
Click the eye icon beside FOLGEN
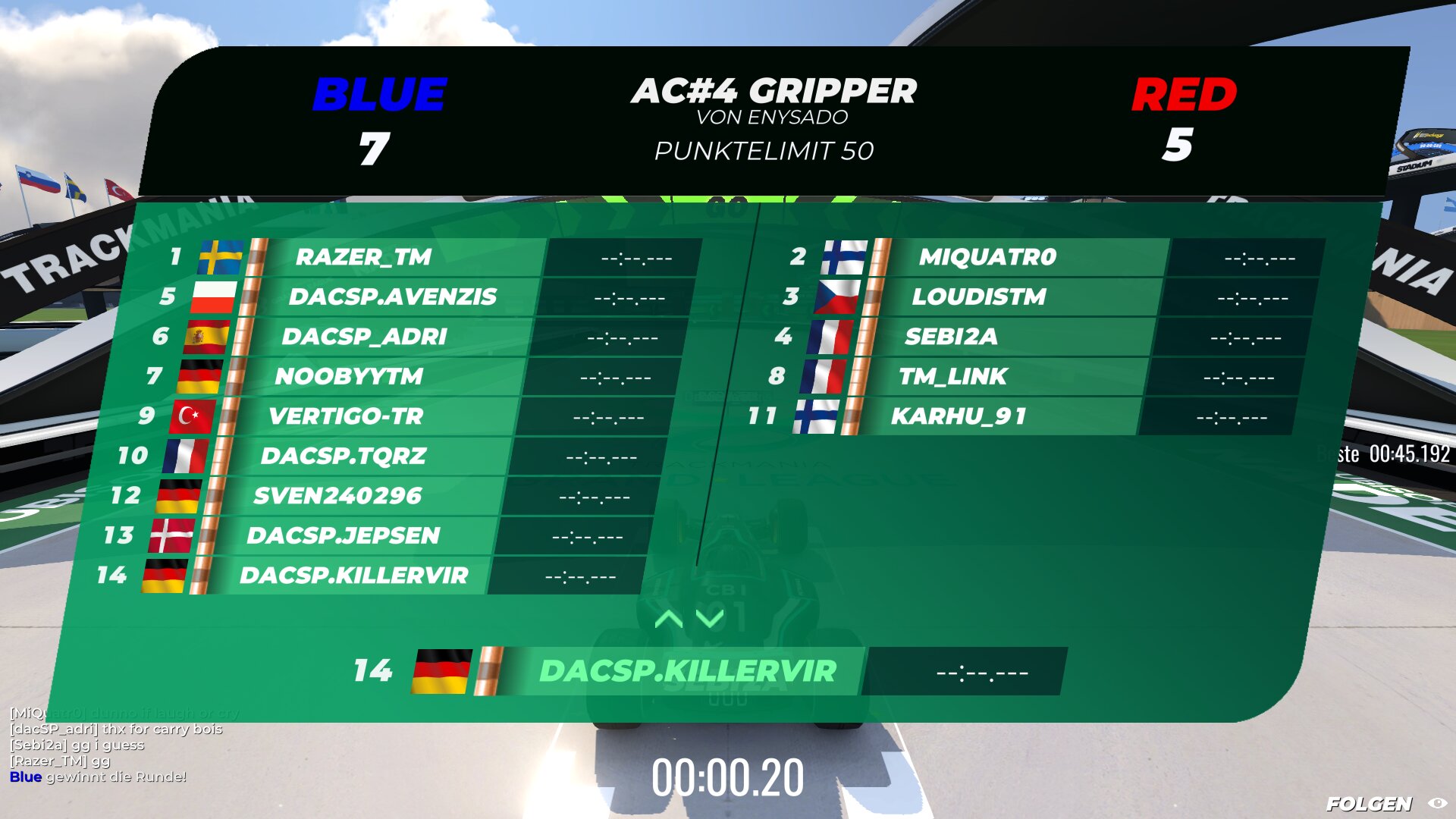1437,803
